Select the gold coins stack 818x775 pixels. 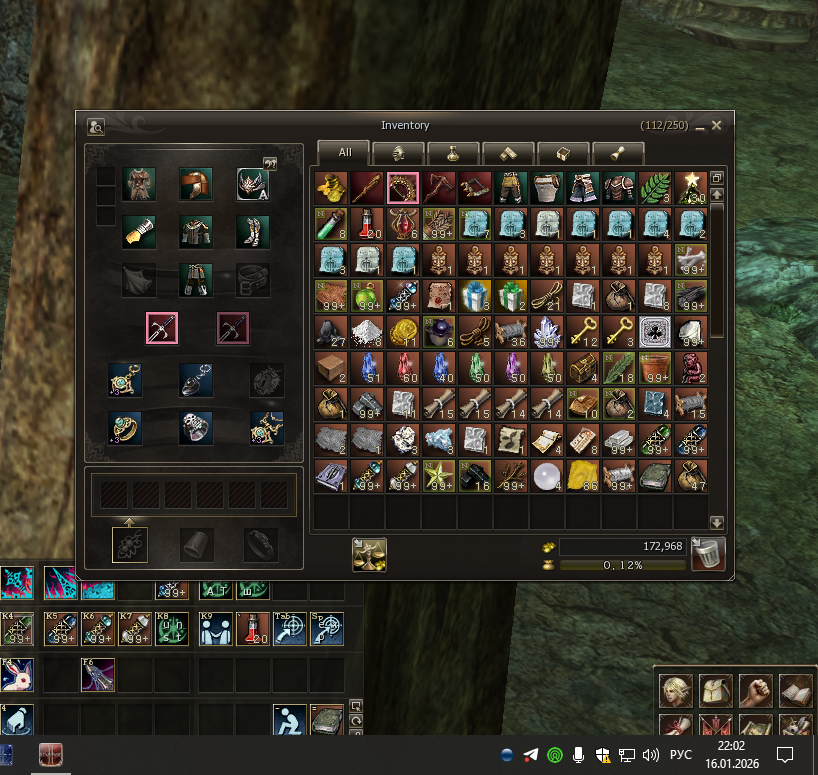(403, 331)
